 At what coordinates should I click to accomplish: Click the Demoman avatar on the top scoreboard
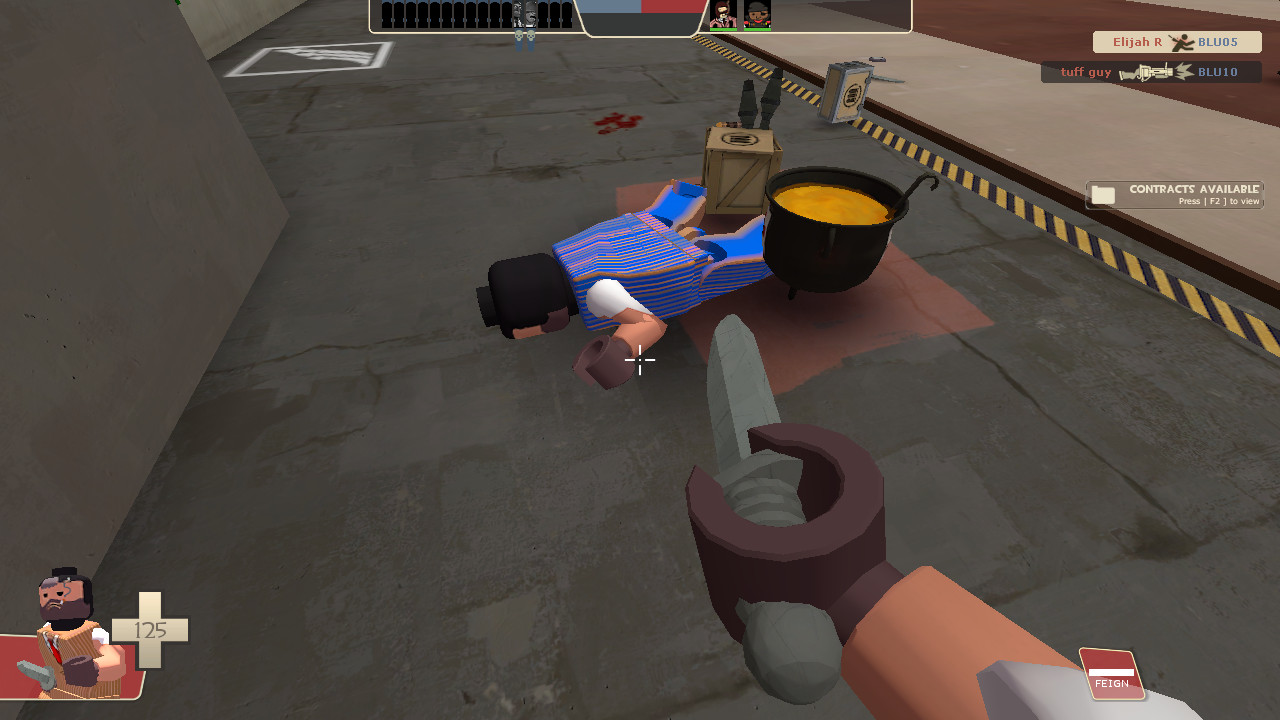(x=756, y=15)
